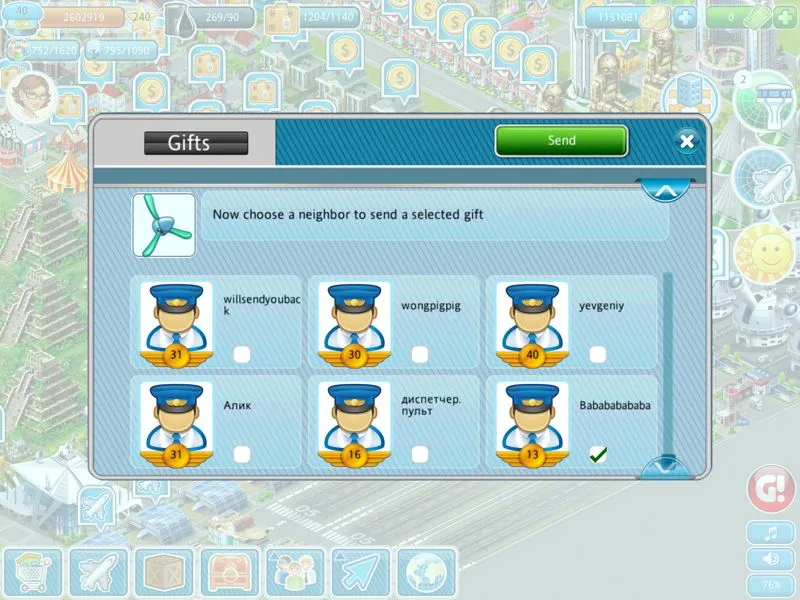The height and width of the screenshot is (600, 800).
Task: Tick диспетчер.пульт checkbox
Action: coord(419,454)
